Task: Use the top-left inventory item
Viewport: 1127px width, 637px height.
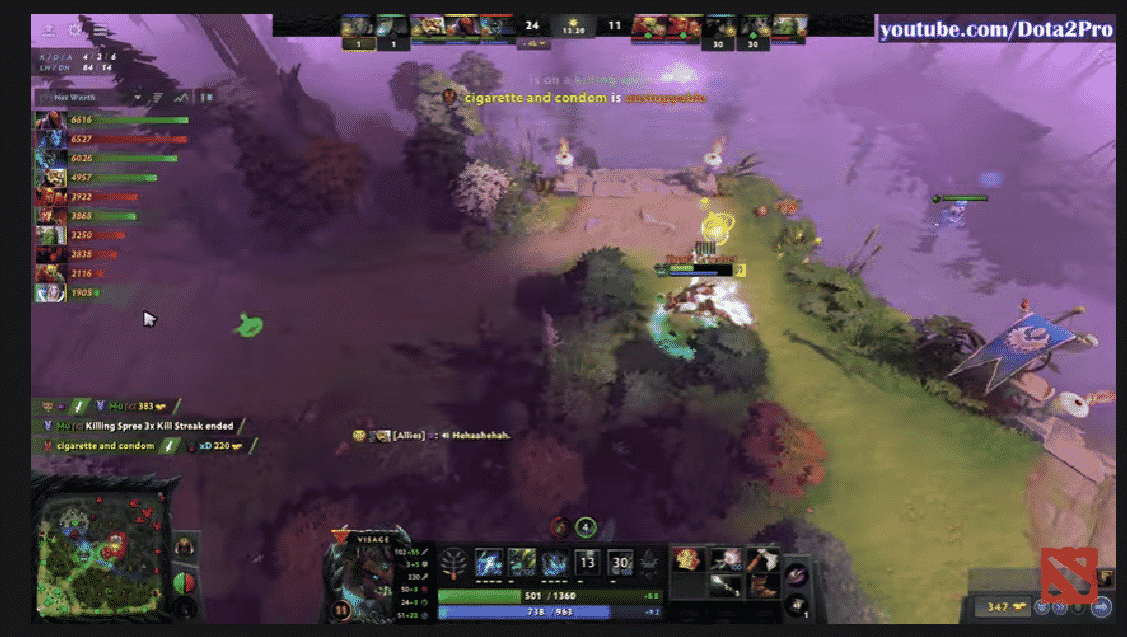Action: tap(689, 559)
